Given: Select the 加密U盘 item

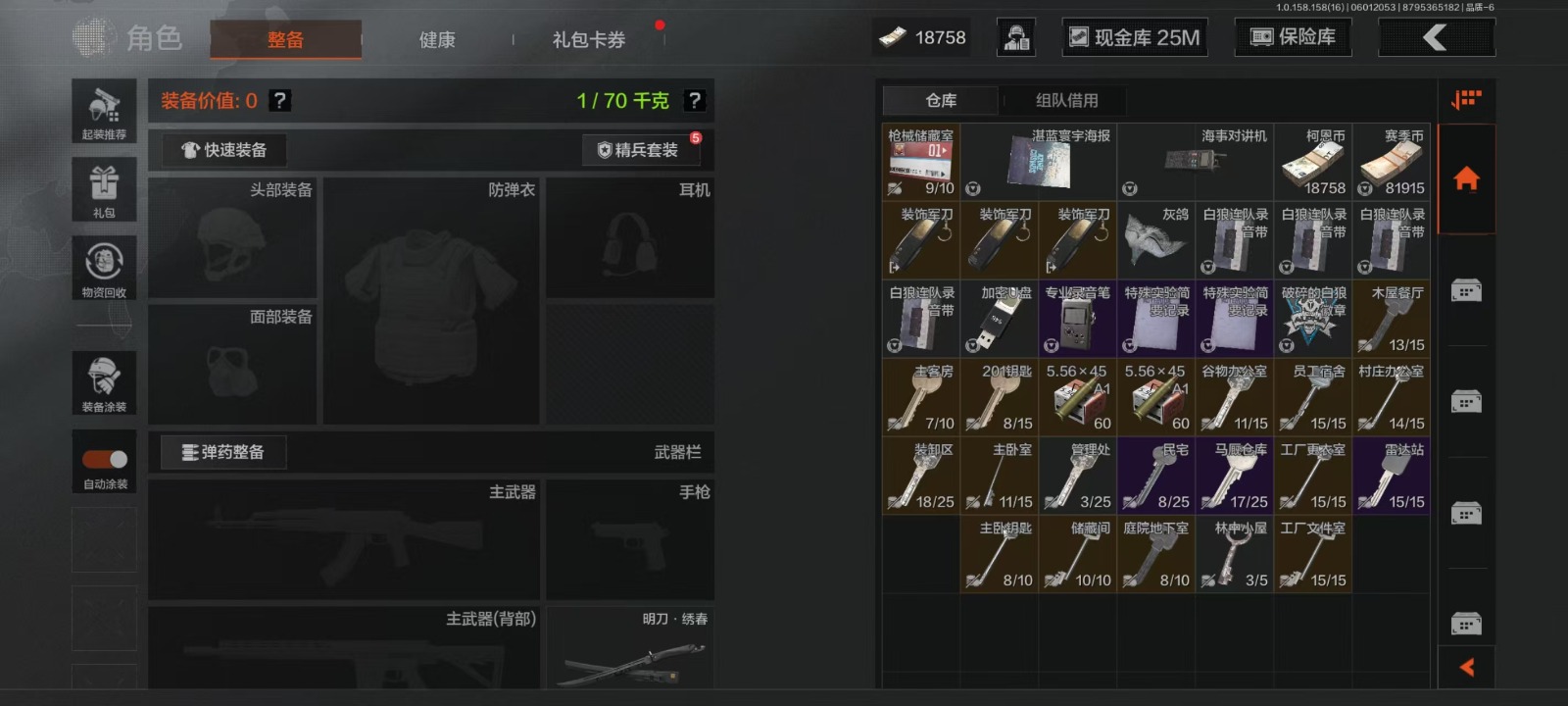Looking at the screenshot, I should (x=1000, y=320).
